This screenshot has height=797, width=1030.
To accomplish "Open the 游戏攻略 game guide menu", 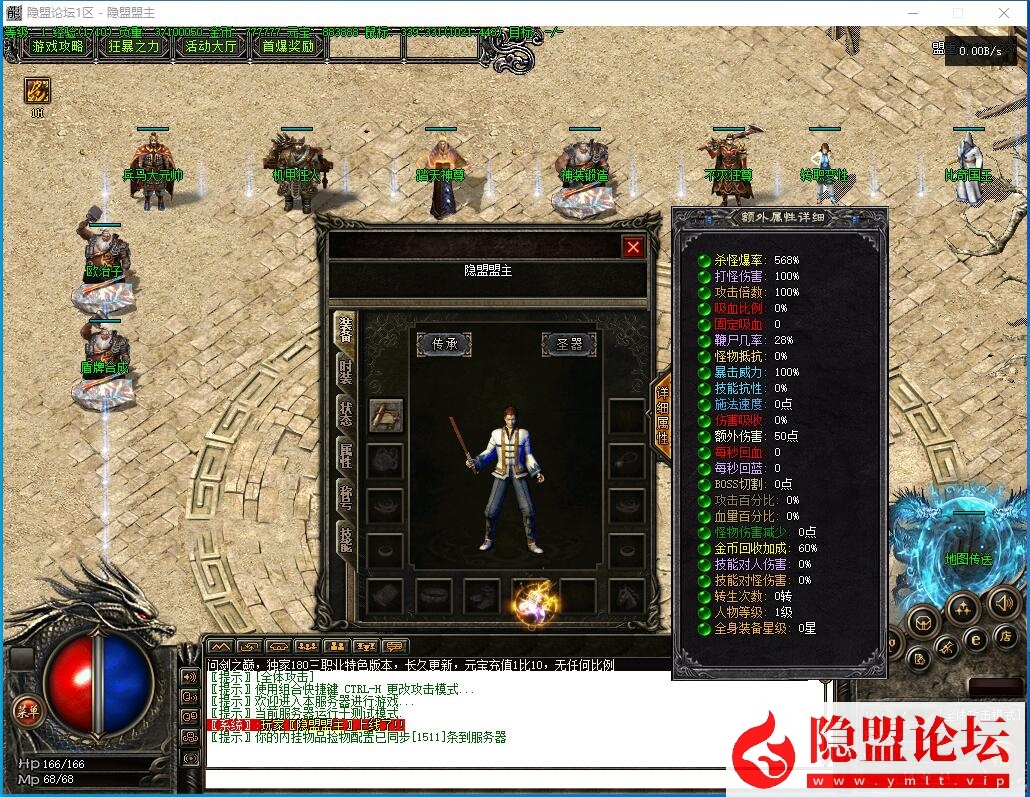I will 59,46.
